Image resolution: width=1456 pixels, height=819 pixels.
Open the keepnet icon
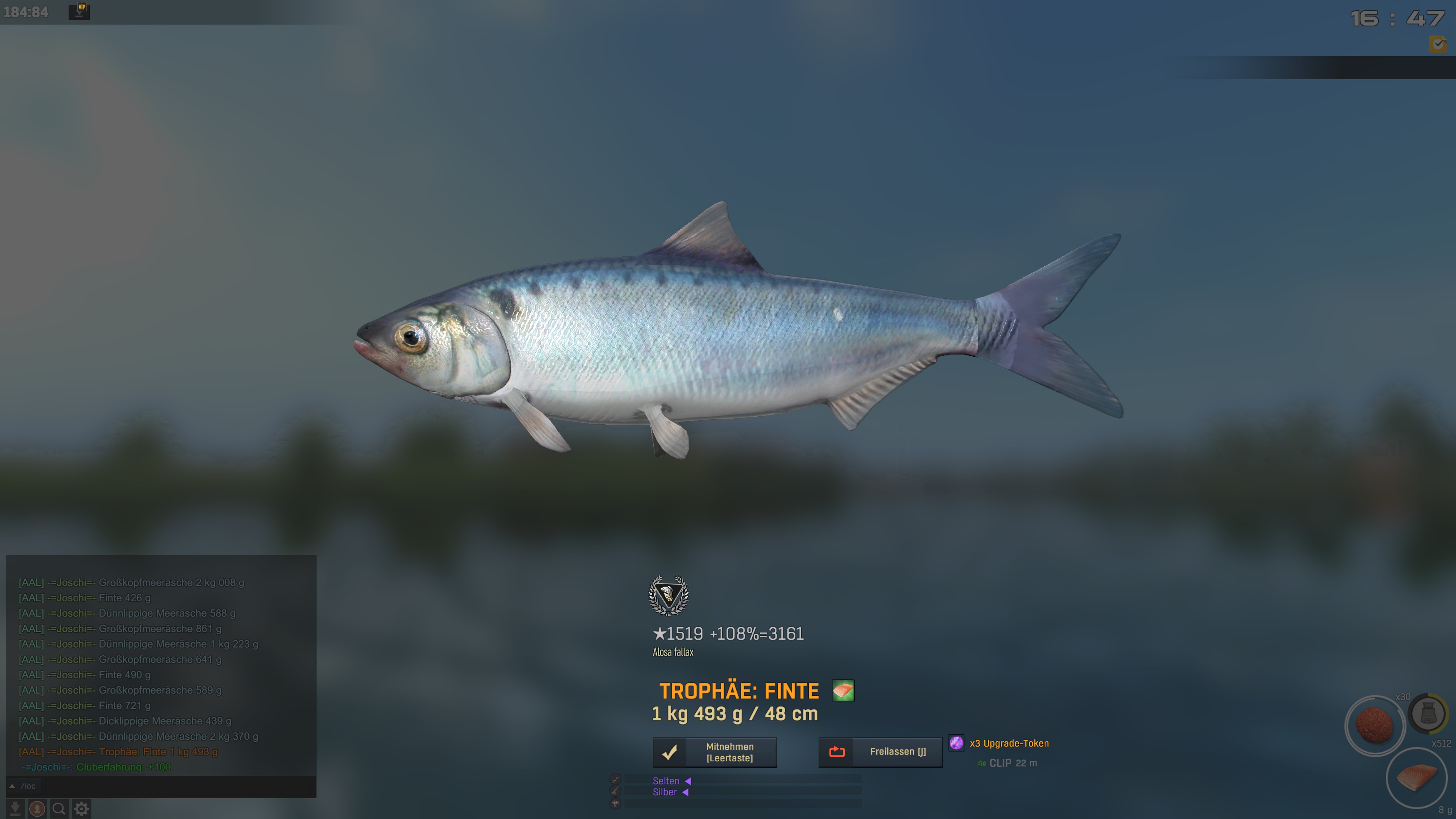coord(1428,714)
